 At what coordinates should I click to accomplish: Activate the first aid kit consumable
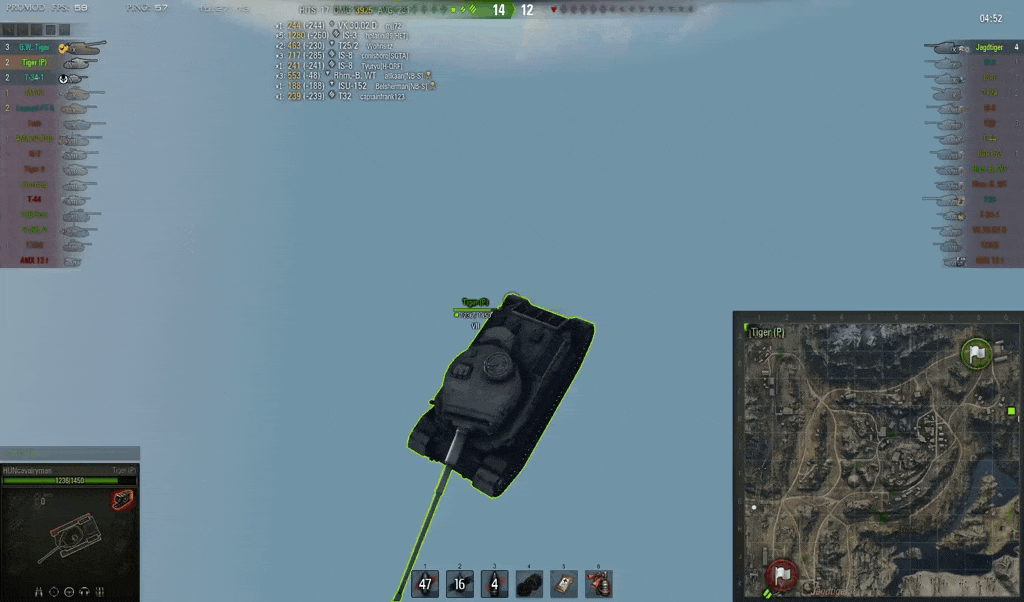click(565, 584)
